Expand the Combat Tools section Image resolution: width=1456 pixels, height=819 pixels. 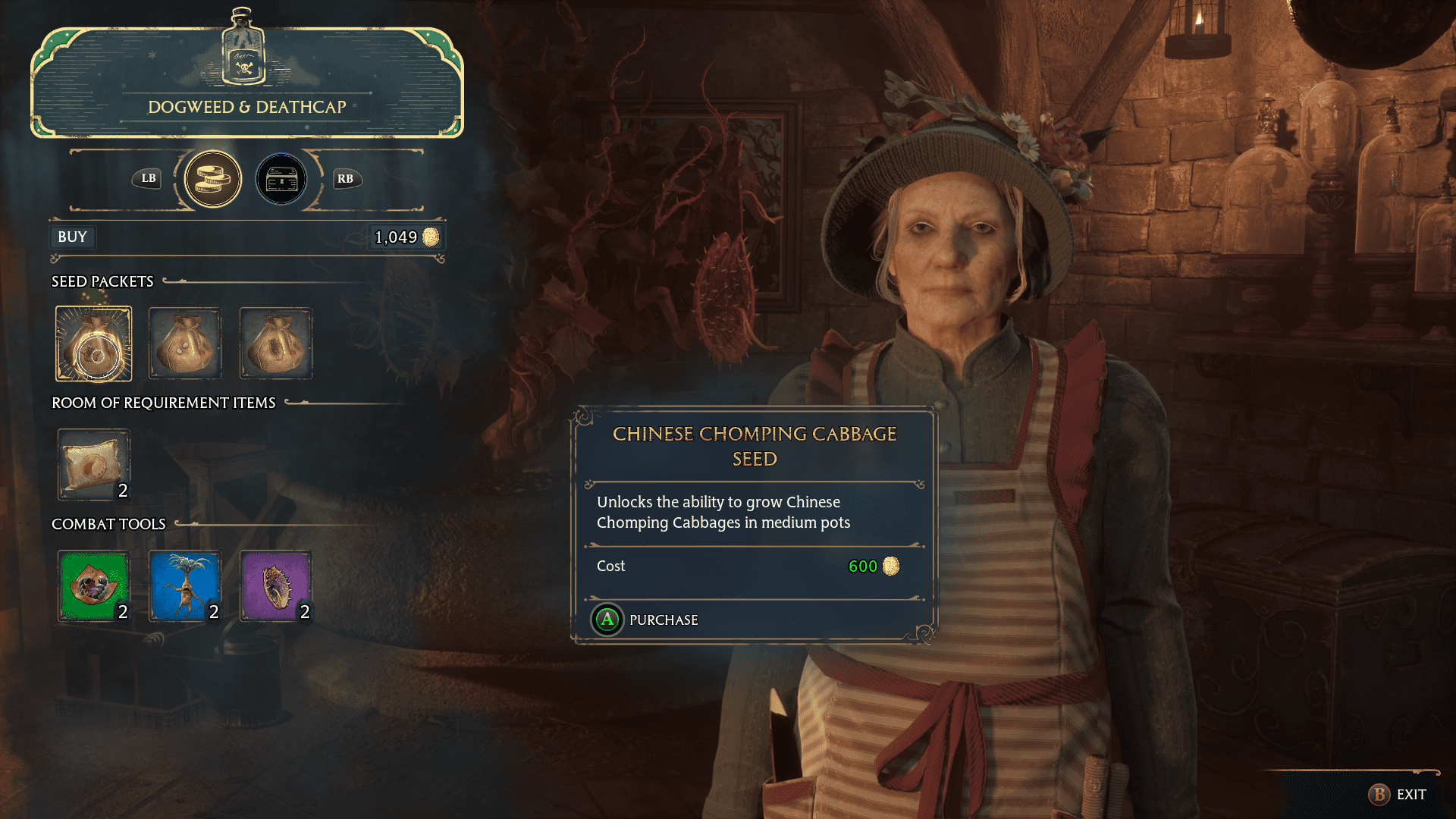coord(108,523)
